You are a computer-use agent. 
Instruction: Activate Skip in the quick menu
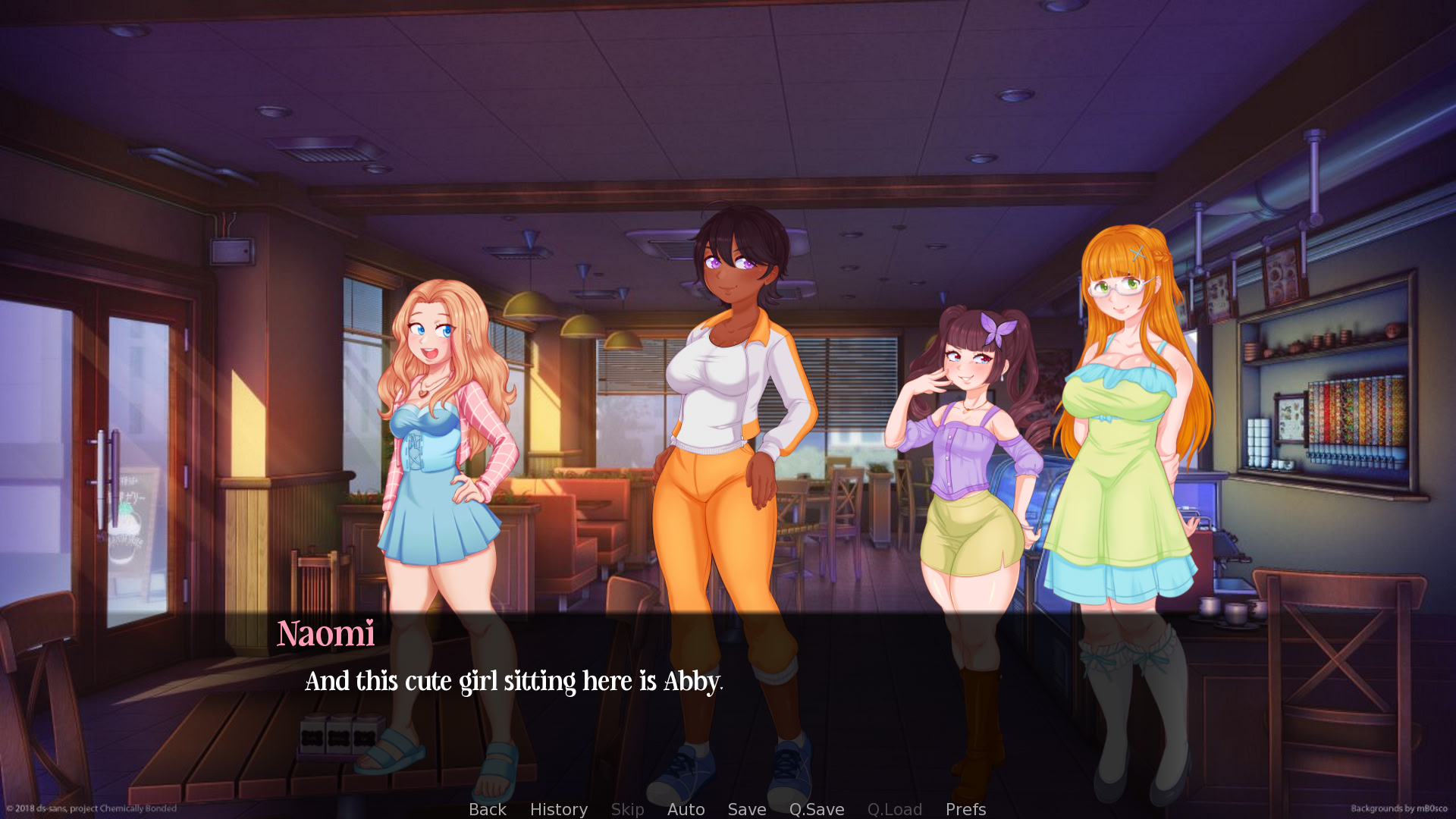(627, 809)
